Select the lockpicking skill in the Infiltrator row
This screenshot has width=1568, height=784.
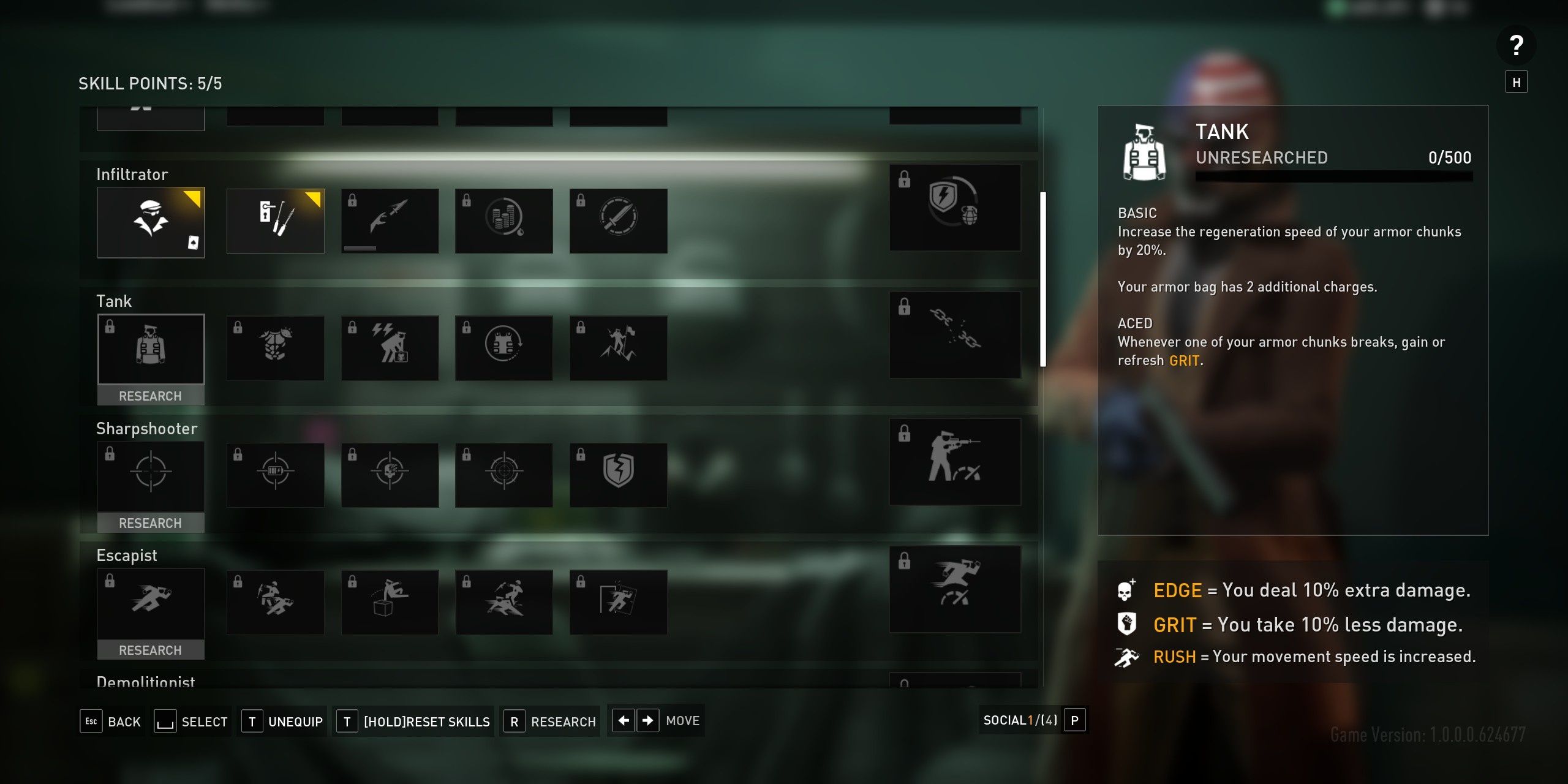(275, 221)
